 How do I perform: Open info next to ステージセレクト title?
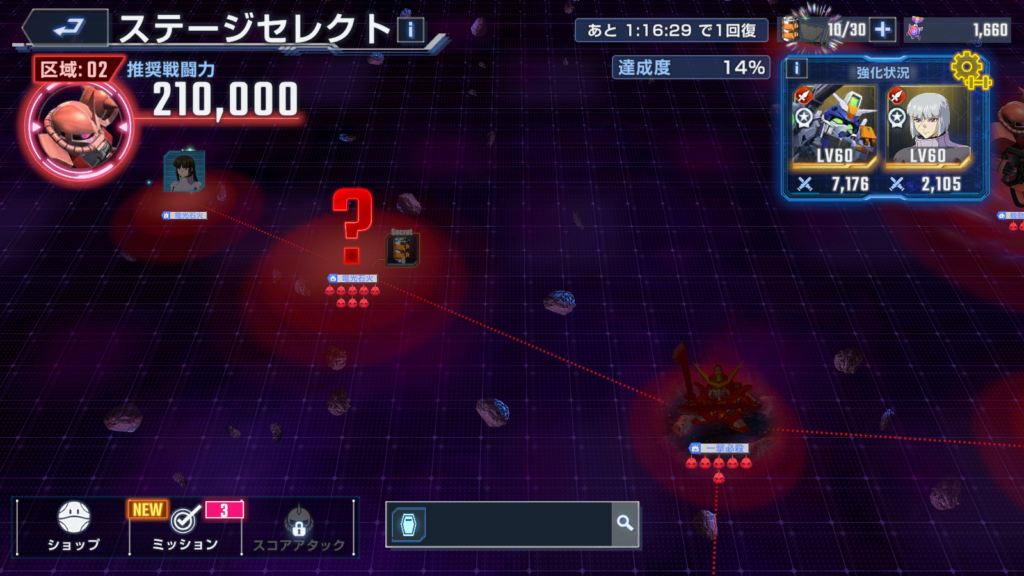[x=411, y=30]
